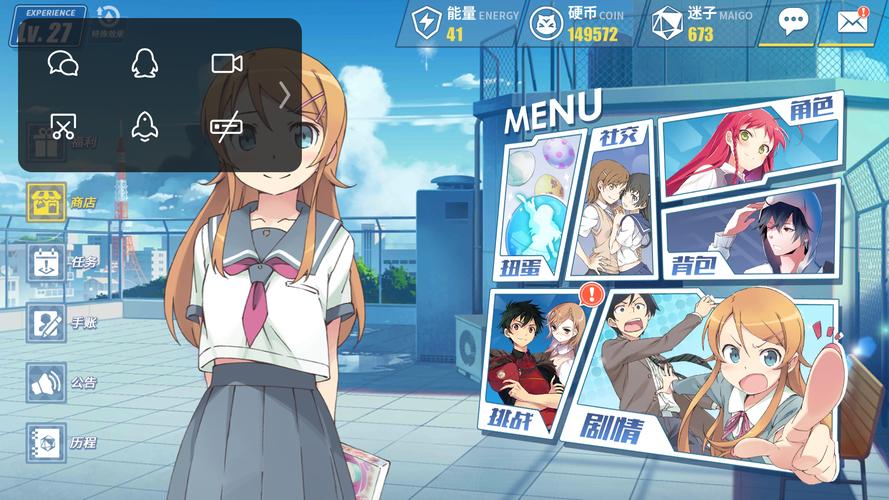The height and width of the screenshot is (500, 889).
Task: Take a screenshot with the scissors icon
Action: coord(63,126)
